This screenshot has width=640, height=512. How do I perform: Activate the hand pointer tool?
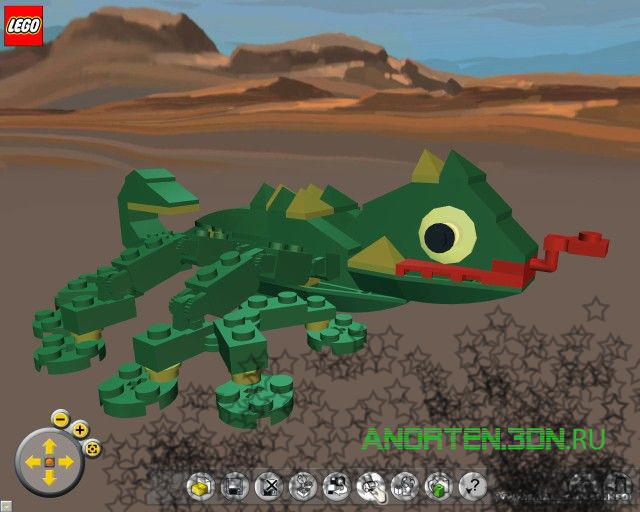tap(369, 487)
